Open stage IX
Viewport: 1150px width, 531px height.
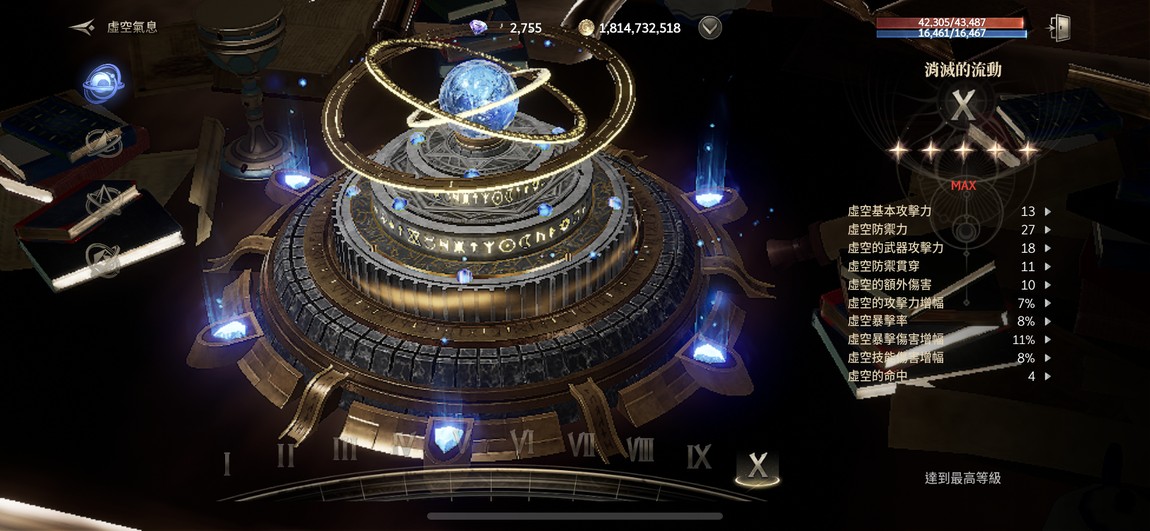click(x=699, y=457)
